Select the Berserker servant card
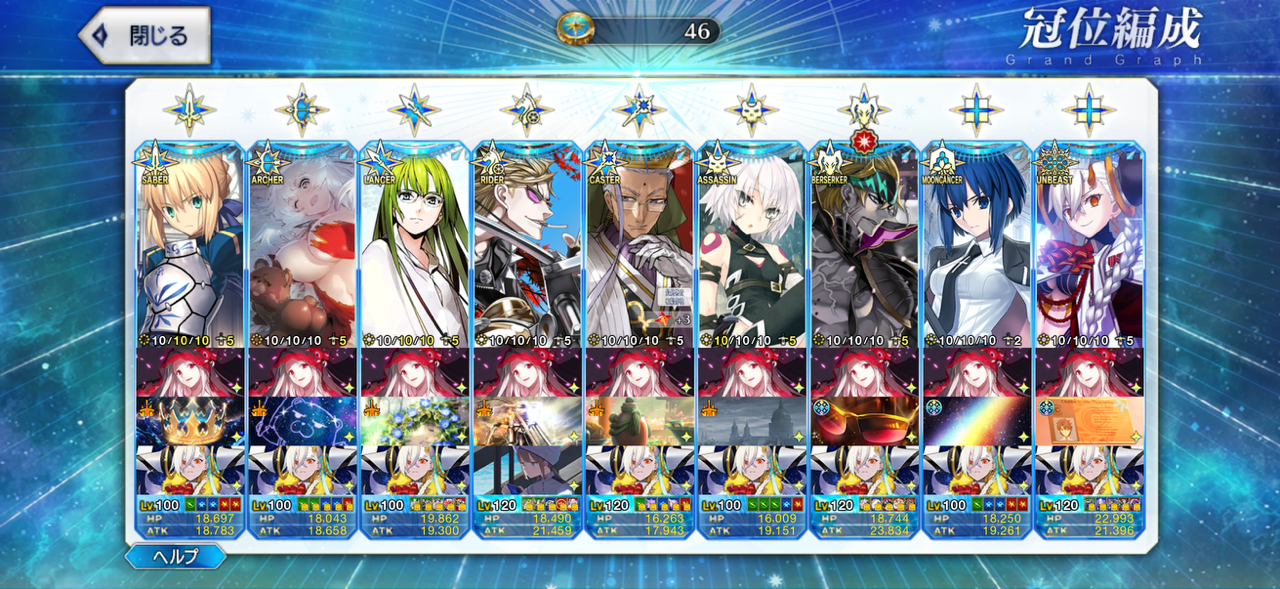This screenshot has width=1280, height=589. (x=863, y=245)
